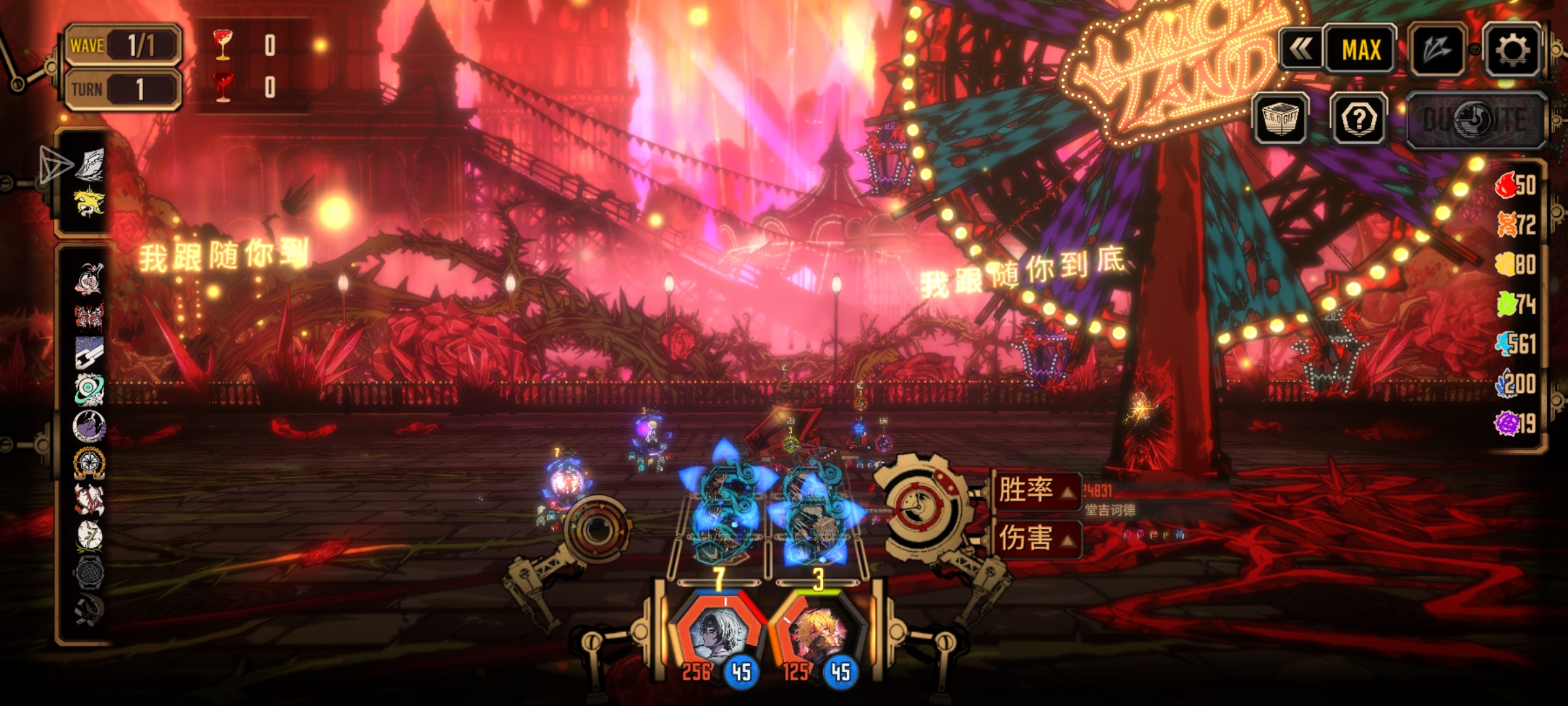Click the triangle arrow icon on left panel
Image resolution: width=1568 pixels, height=706 pixels.
(55, 165)
